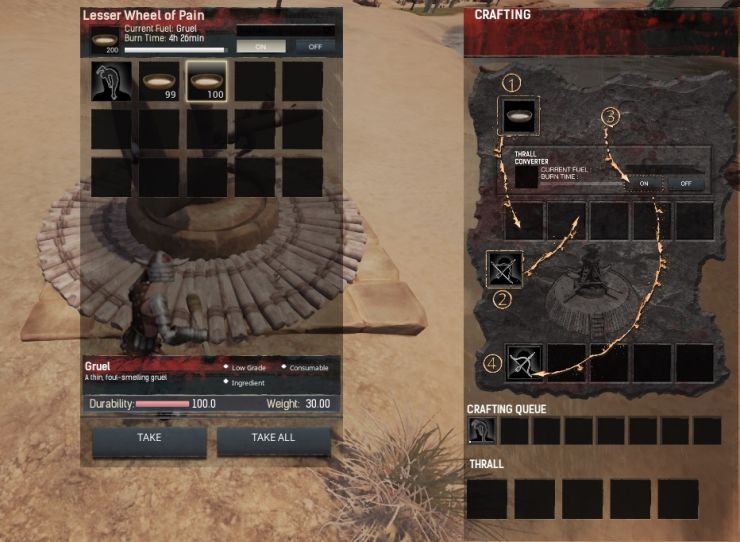The image size is (740, 542).
Task: Click the Take button
Action: click(x=149, y=438)
